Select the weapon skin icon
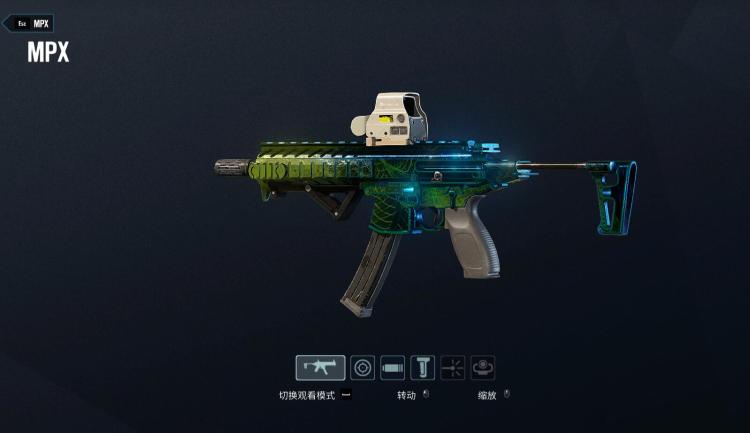This screenshot has height=433, width=750. pos(320,368)
